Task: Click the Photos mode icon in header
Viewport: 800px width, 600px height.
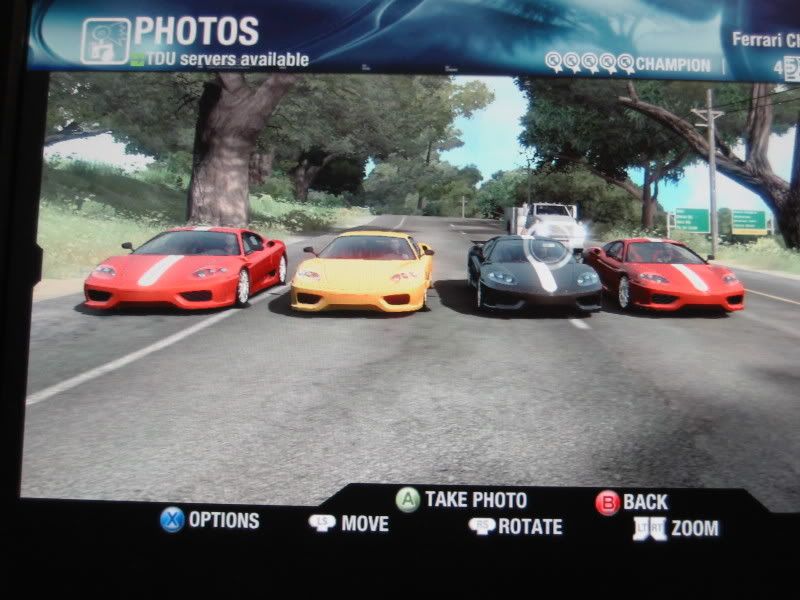Action: point(105,41)
